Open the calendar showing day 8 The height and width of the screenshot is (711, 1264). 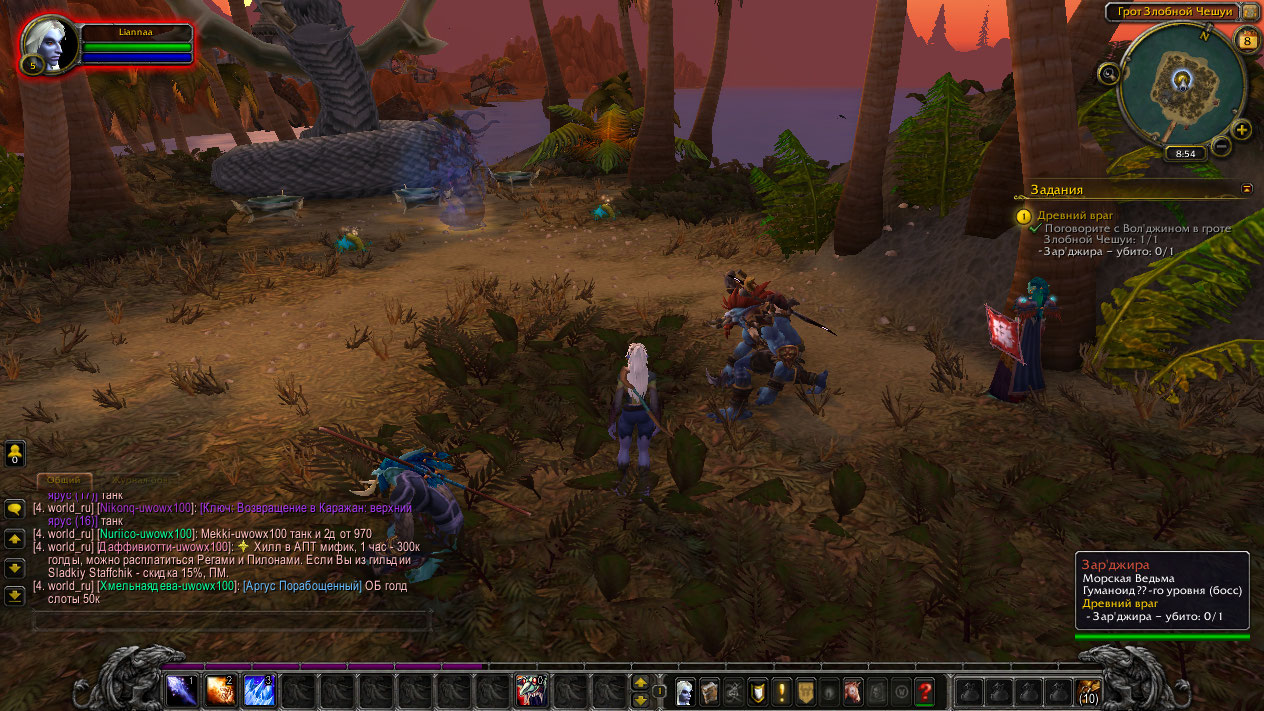pos(1246,40)
